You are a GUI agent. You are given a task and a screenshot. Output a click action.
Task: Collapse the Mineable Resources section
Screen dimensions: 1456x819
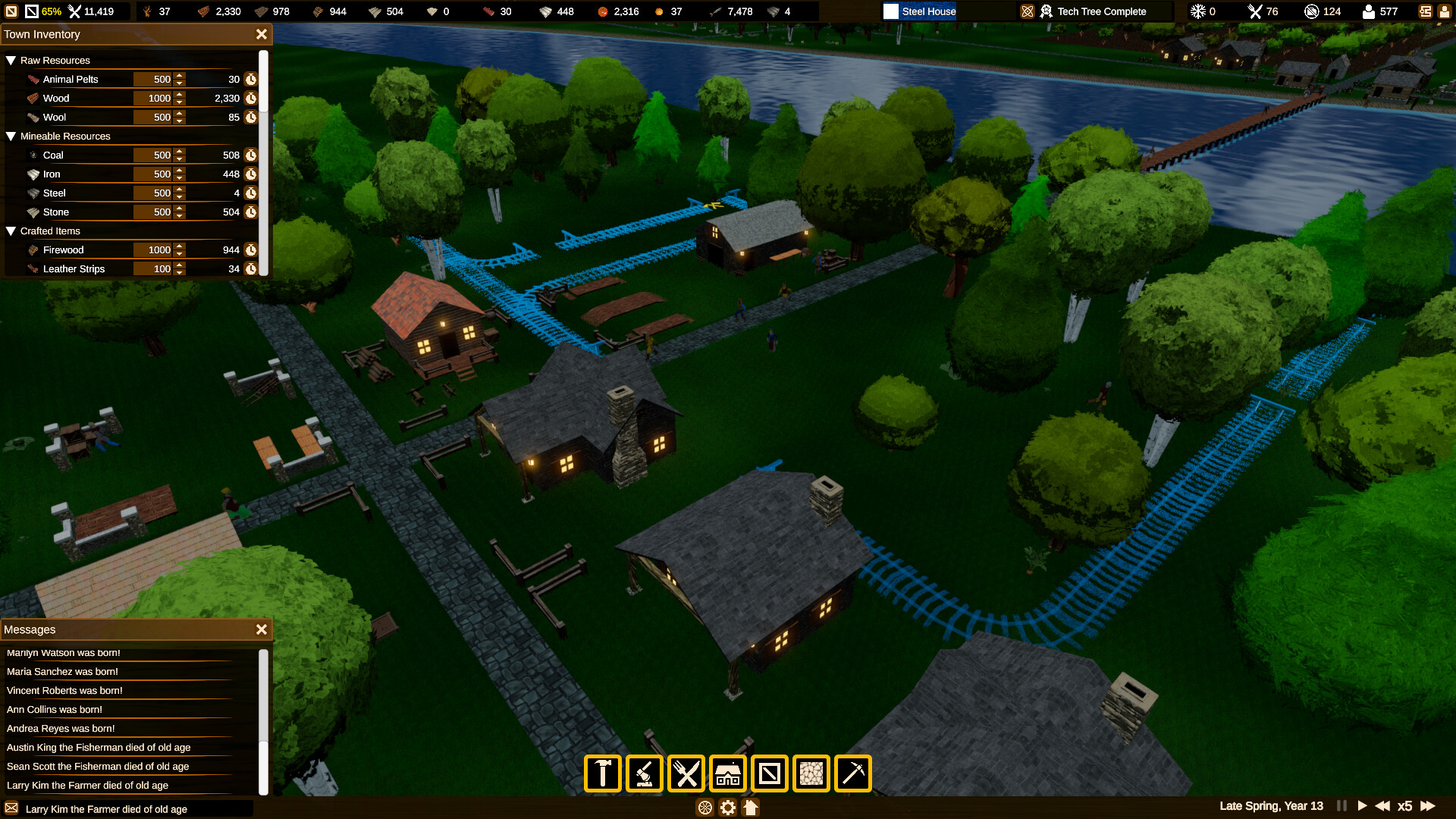pyautogui.click(x=11, y=136)
